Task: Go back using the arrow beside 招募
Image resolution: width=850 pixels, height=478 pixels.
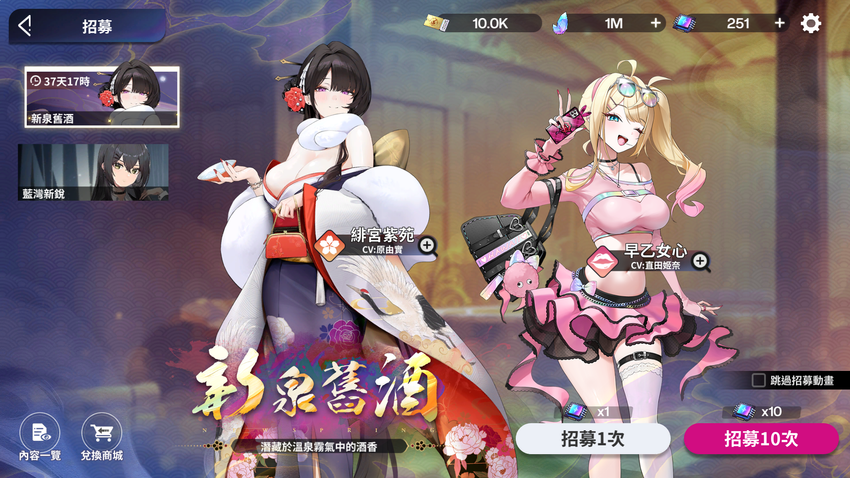Action: (26, 26)
